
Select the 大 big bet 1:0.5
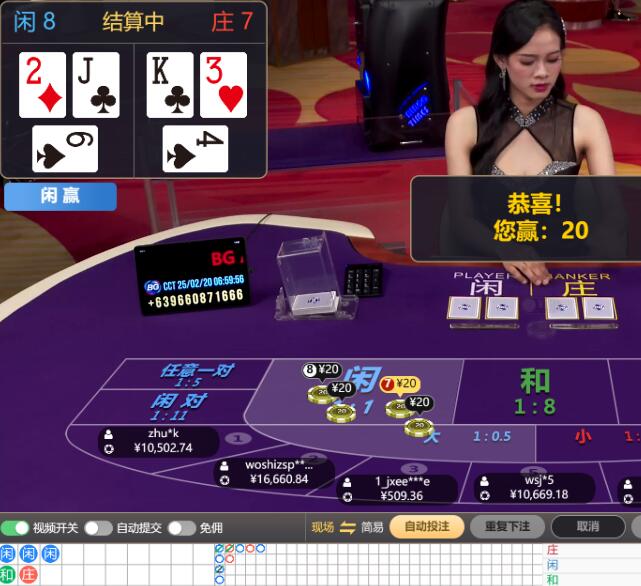[470, 436]
